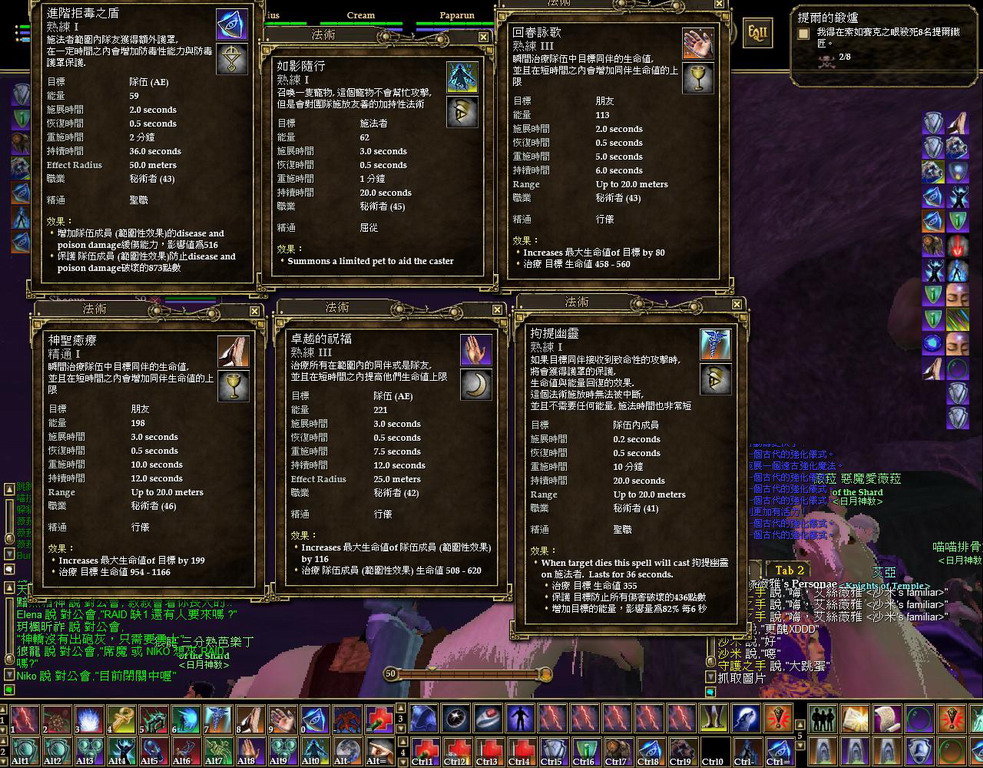Select the crescent moon icon in 卓越的祝福
The width and height of the screenshot is (983, 768).
(x=475, y=383)
